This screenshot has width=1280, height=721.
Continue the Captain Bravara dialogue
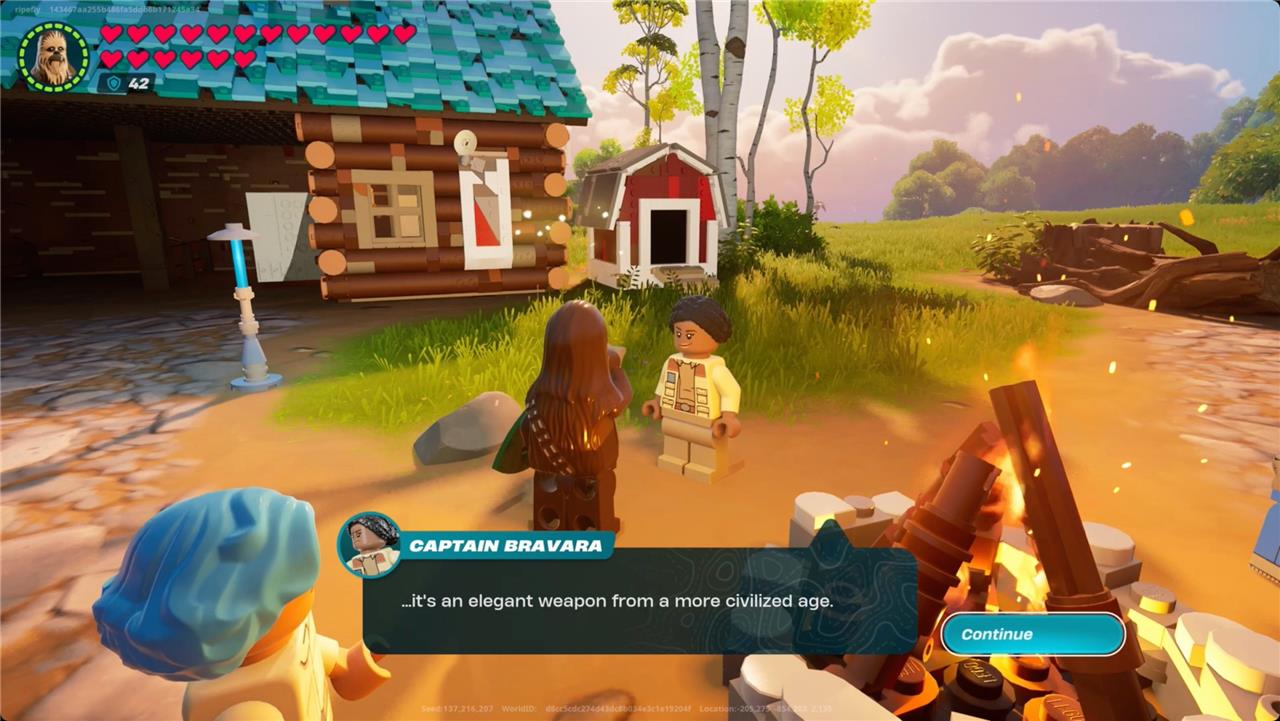coord(1032,634)
